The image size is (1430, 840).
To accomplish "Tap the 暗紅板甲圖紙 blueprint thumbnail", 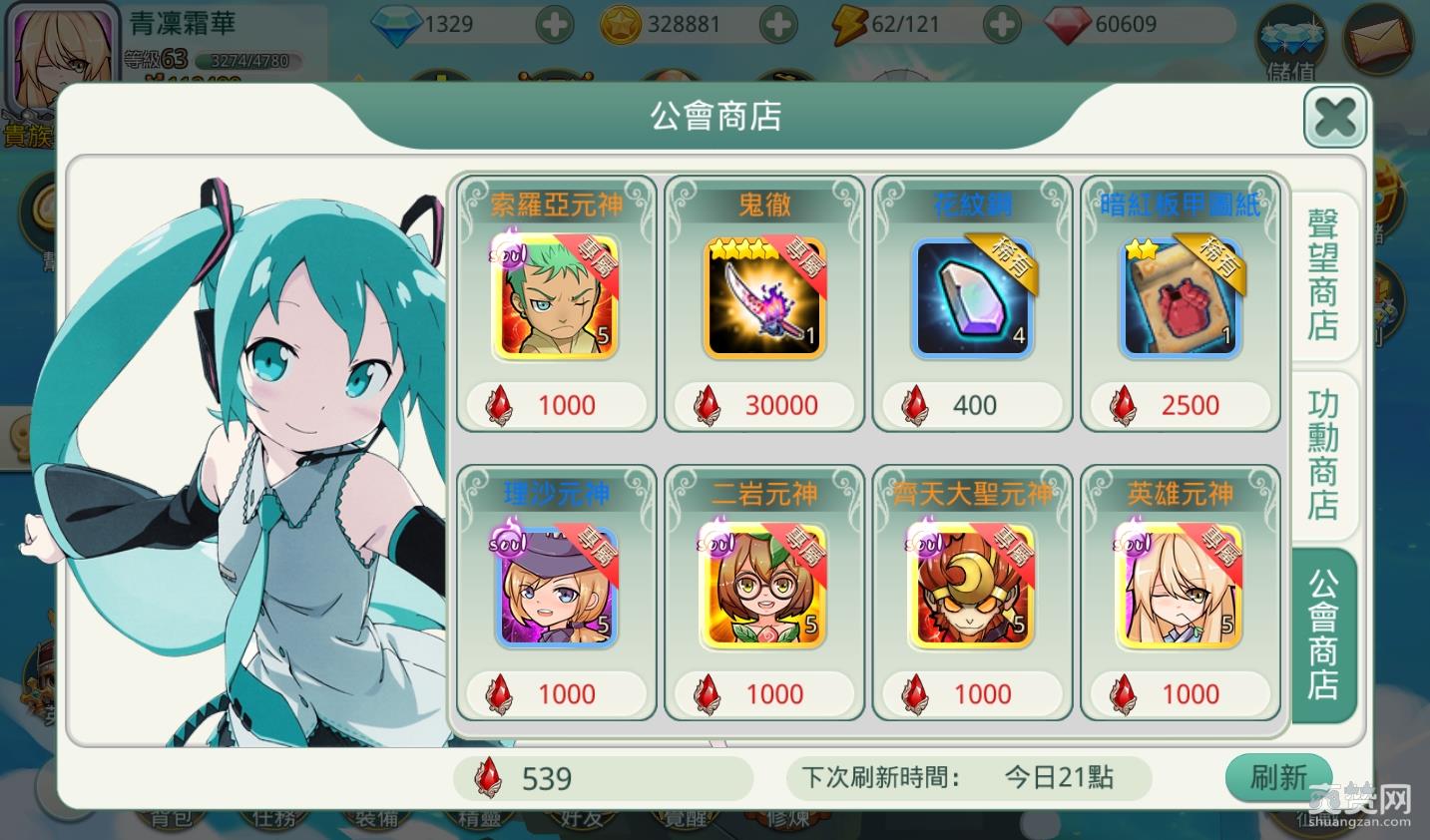I will pos(1181,297).
